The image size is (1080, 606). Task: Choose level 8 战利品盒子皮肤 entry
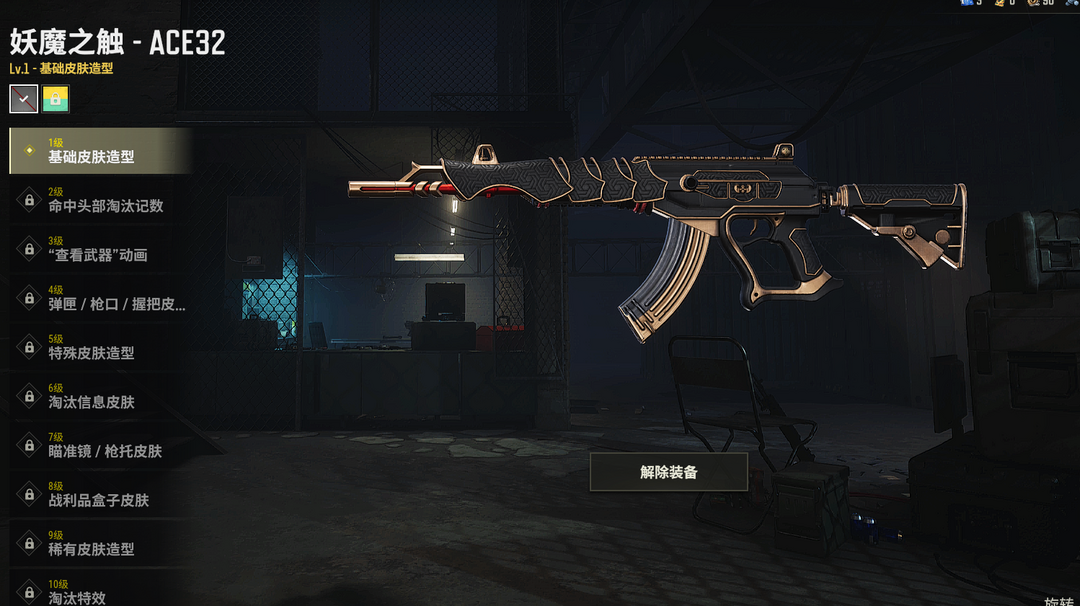pyautogui.click(x=100, y=494)
